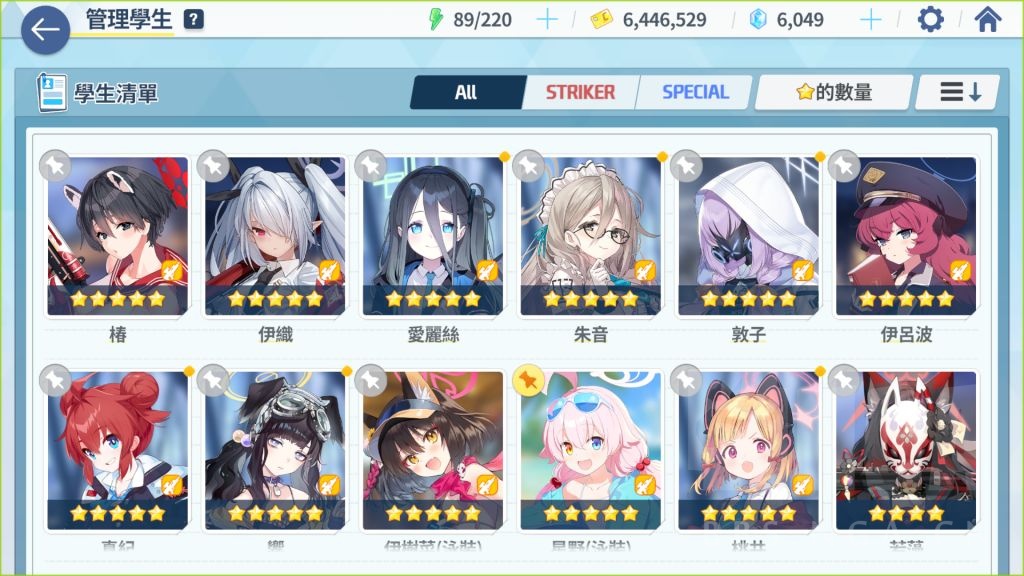Switch to the All filter tab

pos(466,92)
